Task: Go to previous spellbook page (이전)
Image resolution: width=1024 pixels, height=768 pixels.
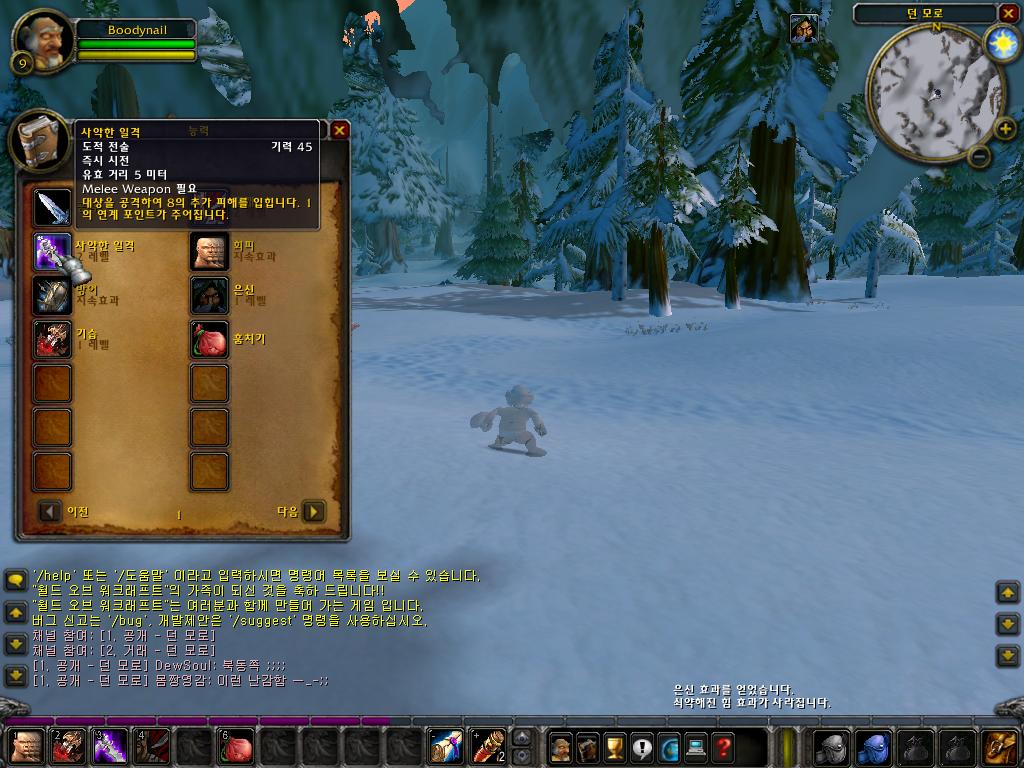Action: pyautogui.click(x=50, y=512)
